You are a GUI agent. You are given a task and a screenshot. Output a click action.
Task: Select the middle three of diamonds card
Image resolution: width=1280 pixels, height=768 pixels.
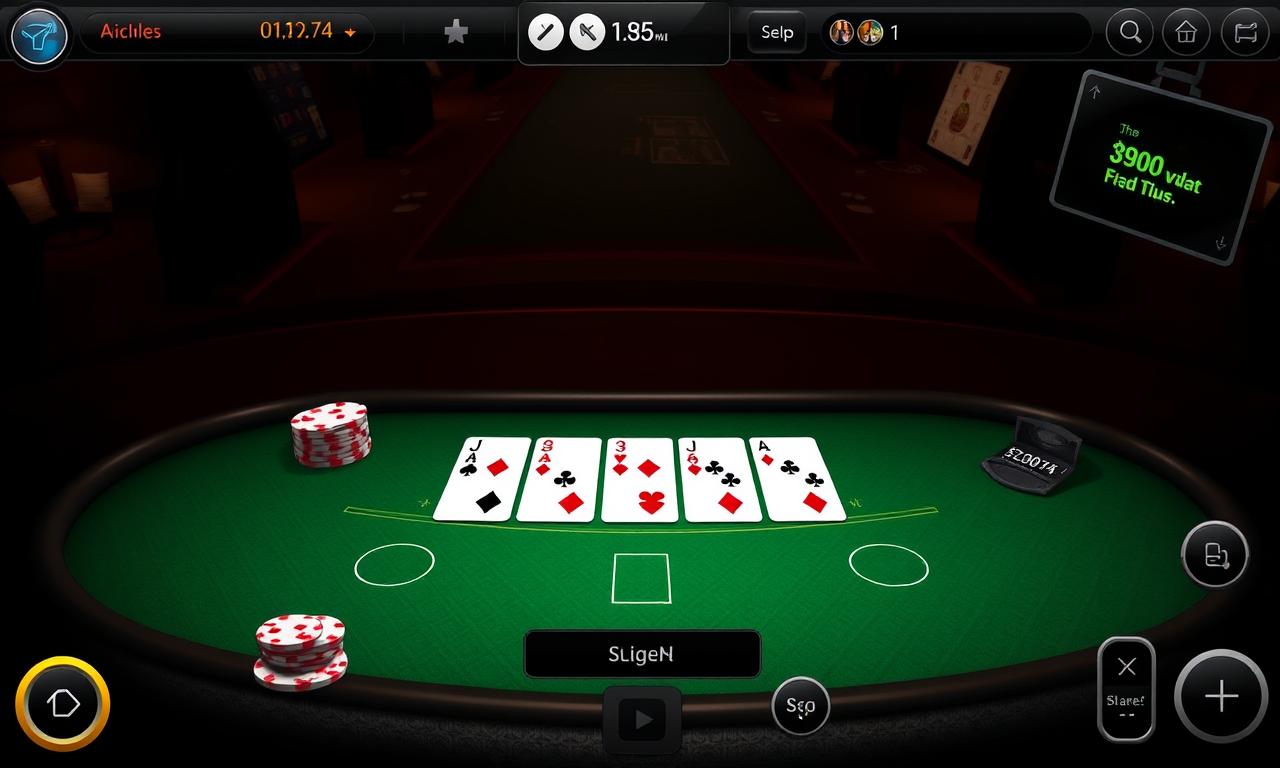tap(640, 479)
